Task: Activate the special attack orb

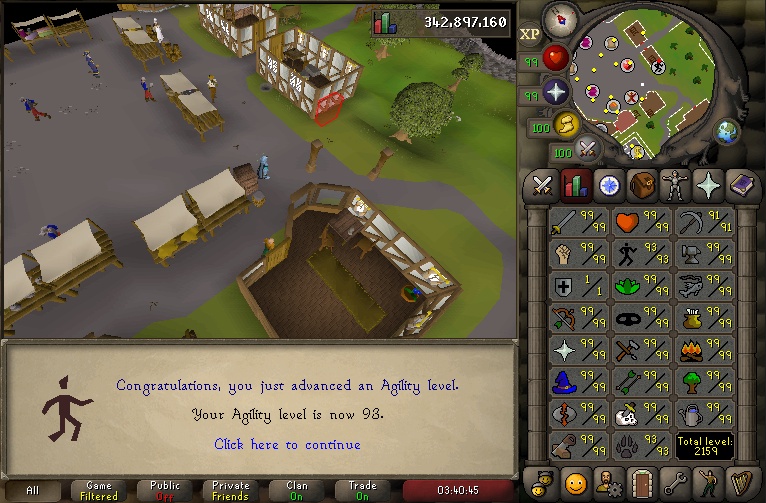Action: pos(587,149)
